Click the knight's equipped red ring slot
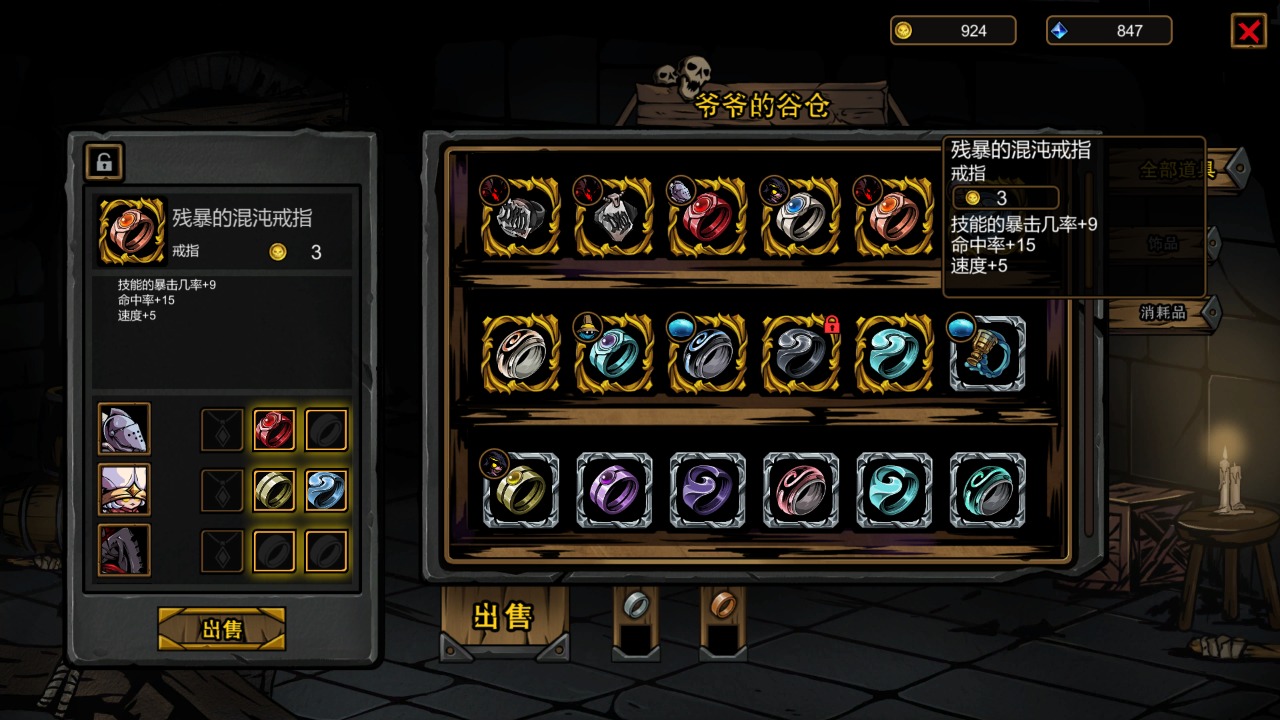Viewport: 1280px width, 720px height. tap(274, 430)
